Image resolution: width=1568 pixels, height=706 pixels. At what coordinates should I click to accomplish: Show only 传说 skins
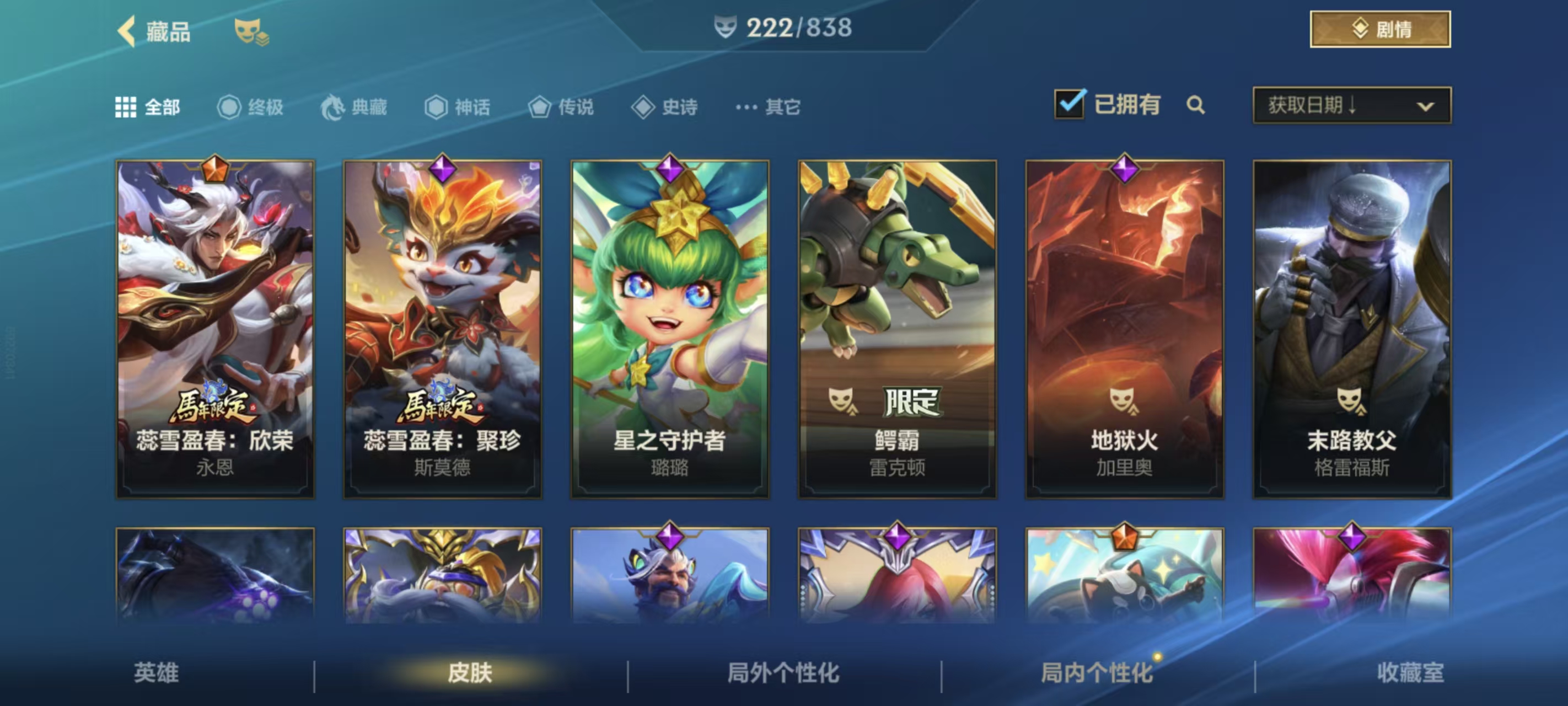click(x=561, y=107)
